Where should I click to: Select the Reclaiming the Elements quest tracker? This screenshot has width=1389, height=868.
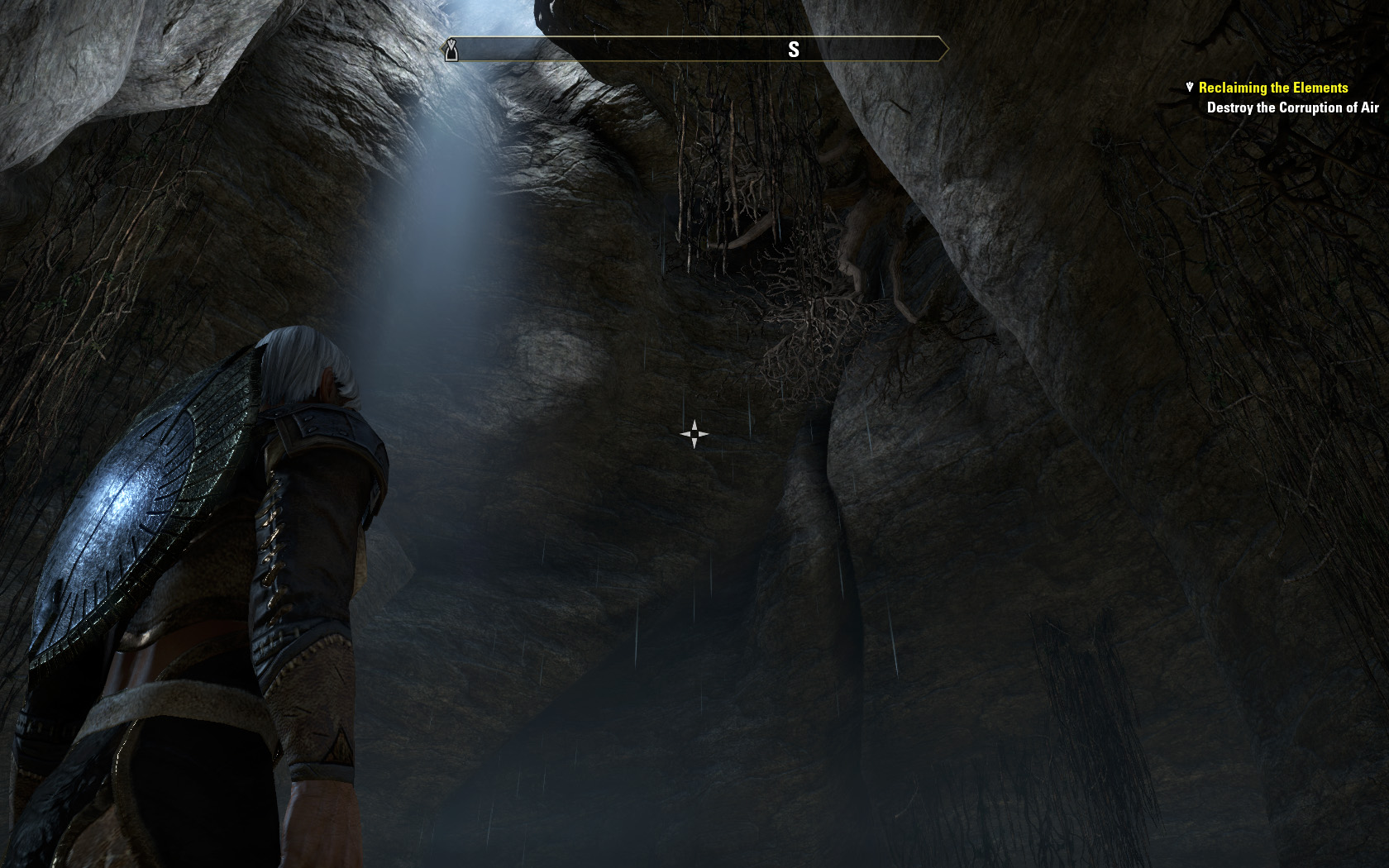pos(1272,88)
